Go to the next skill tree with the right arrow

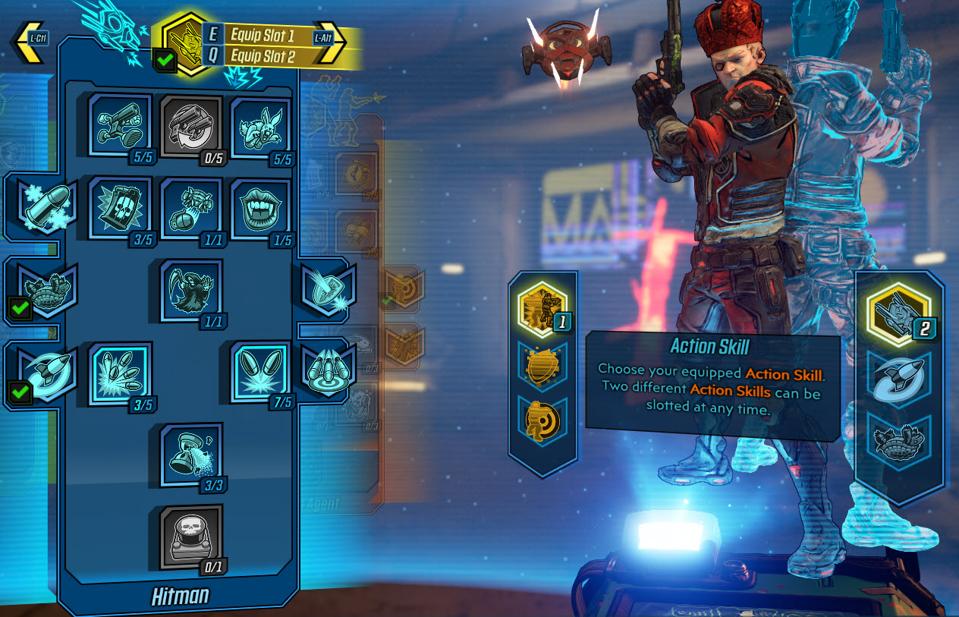[x=331, y=40]
